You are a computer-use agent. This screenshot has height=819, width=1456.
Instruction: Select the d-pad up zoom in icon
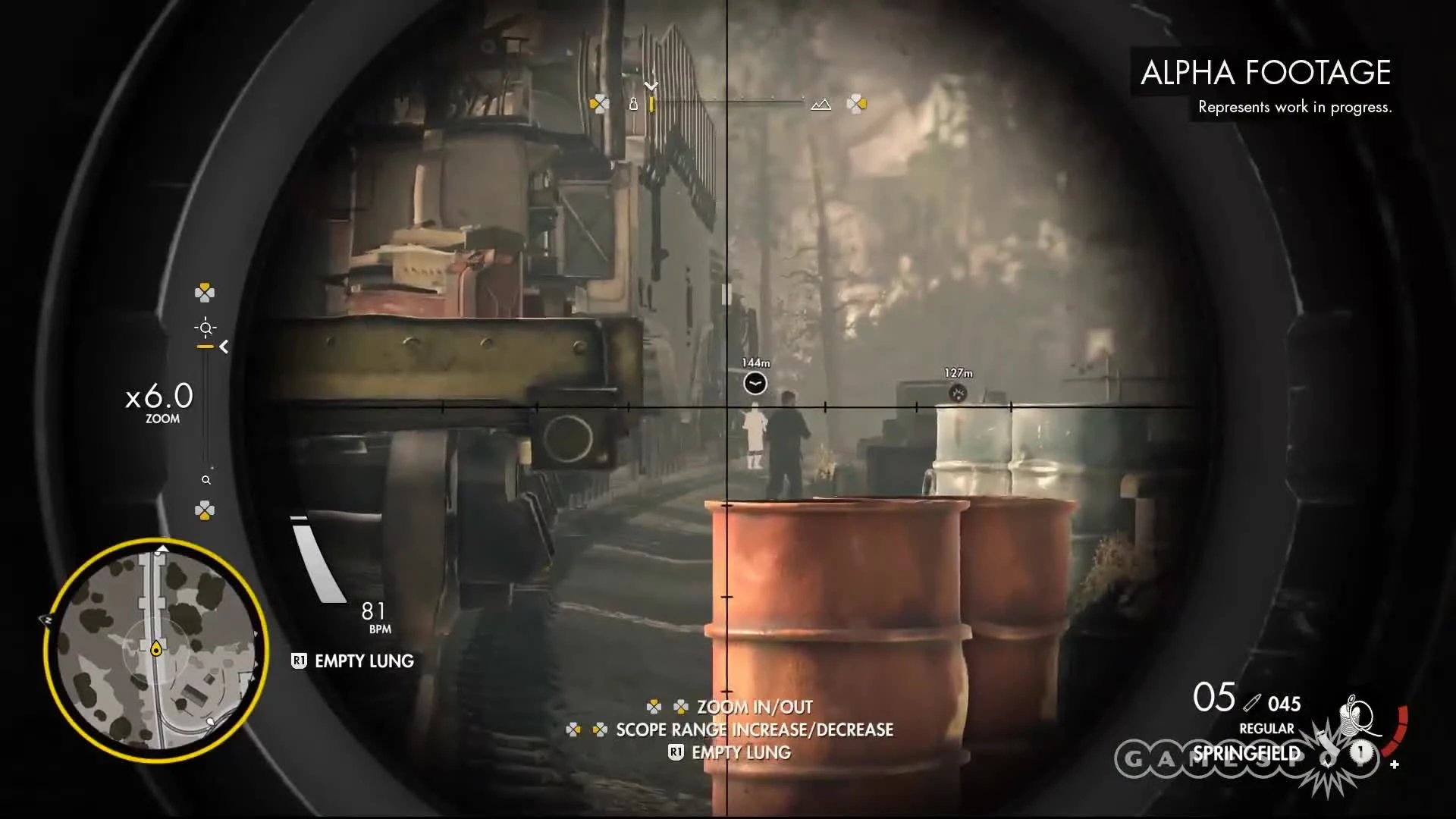[203, 292]
